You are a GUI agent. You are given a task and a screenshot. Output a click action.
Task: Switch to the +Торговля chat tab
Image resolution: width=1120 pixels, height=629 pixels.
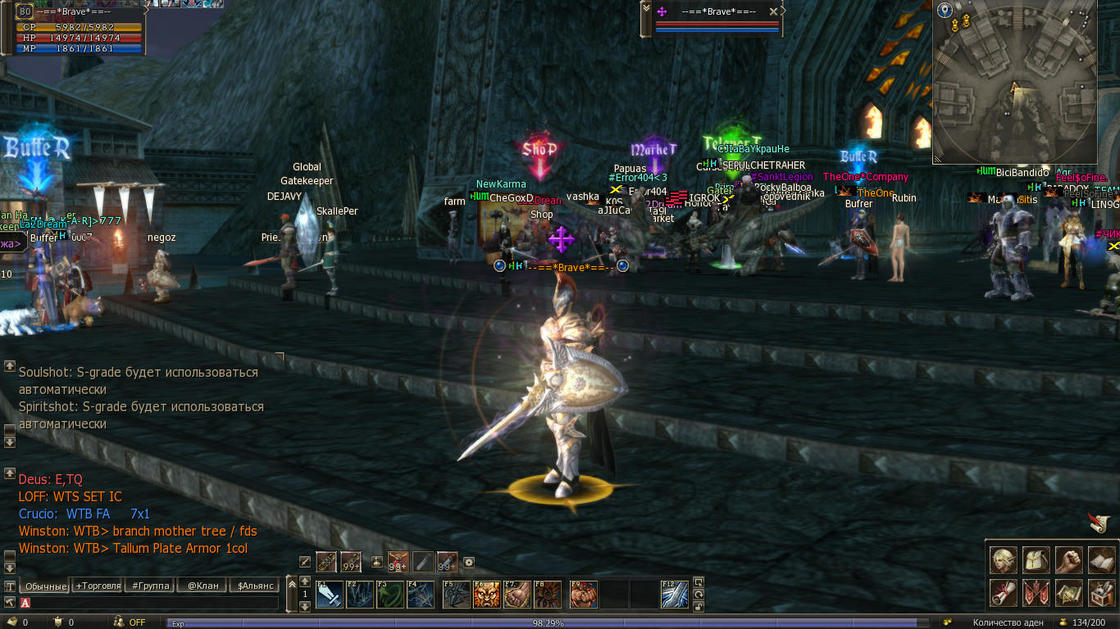click(97, 586)
